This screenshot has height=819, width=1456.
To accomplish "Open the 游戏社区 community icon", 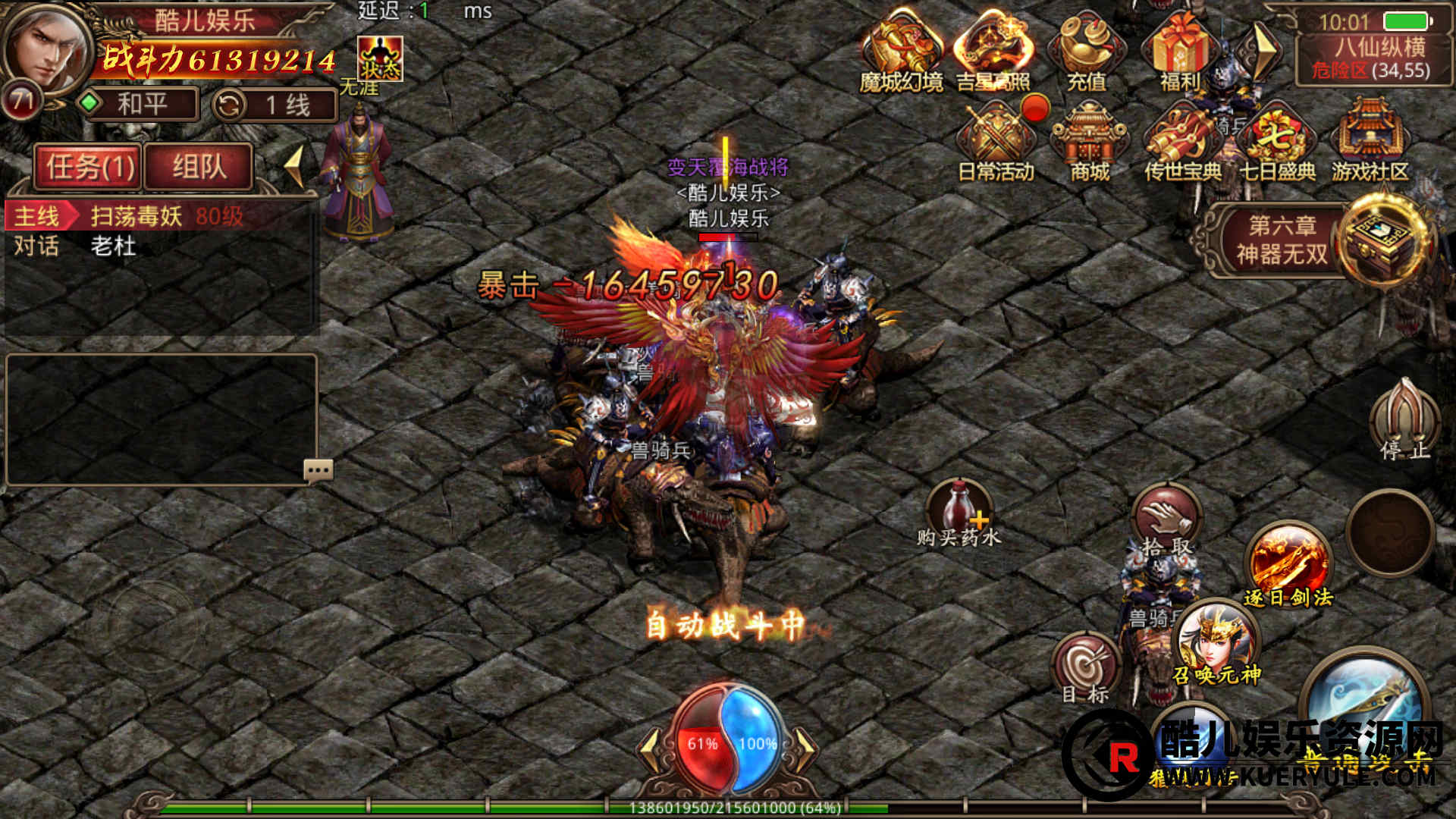I will [x=1370, y=144].
